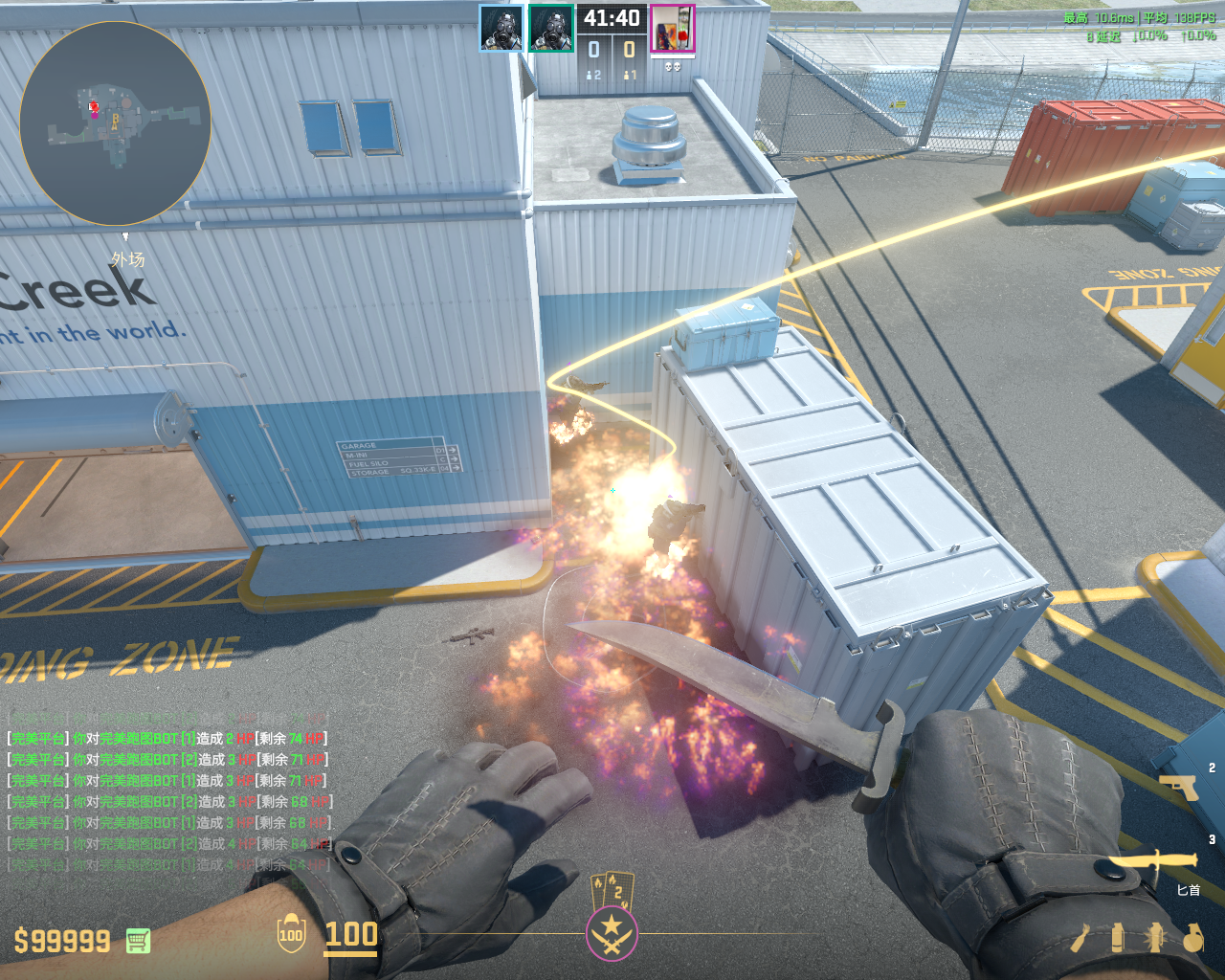Select the HE grenade icon
The height and width of the screenshot is (980, 1225).
1192,938
